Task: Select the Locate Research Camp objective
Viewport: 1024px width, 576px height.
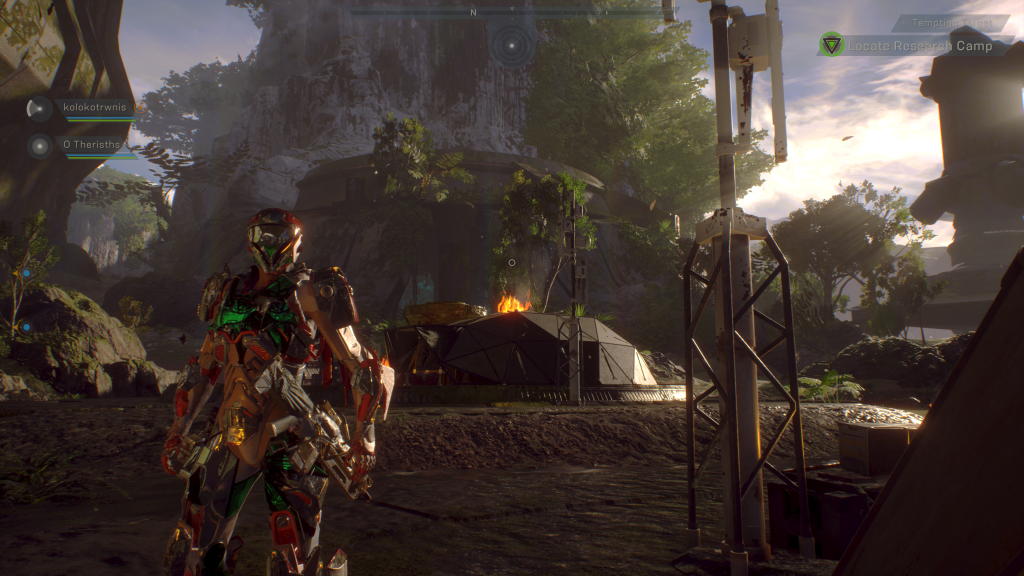Action: [x=920, y=46]
